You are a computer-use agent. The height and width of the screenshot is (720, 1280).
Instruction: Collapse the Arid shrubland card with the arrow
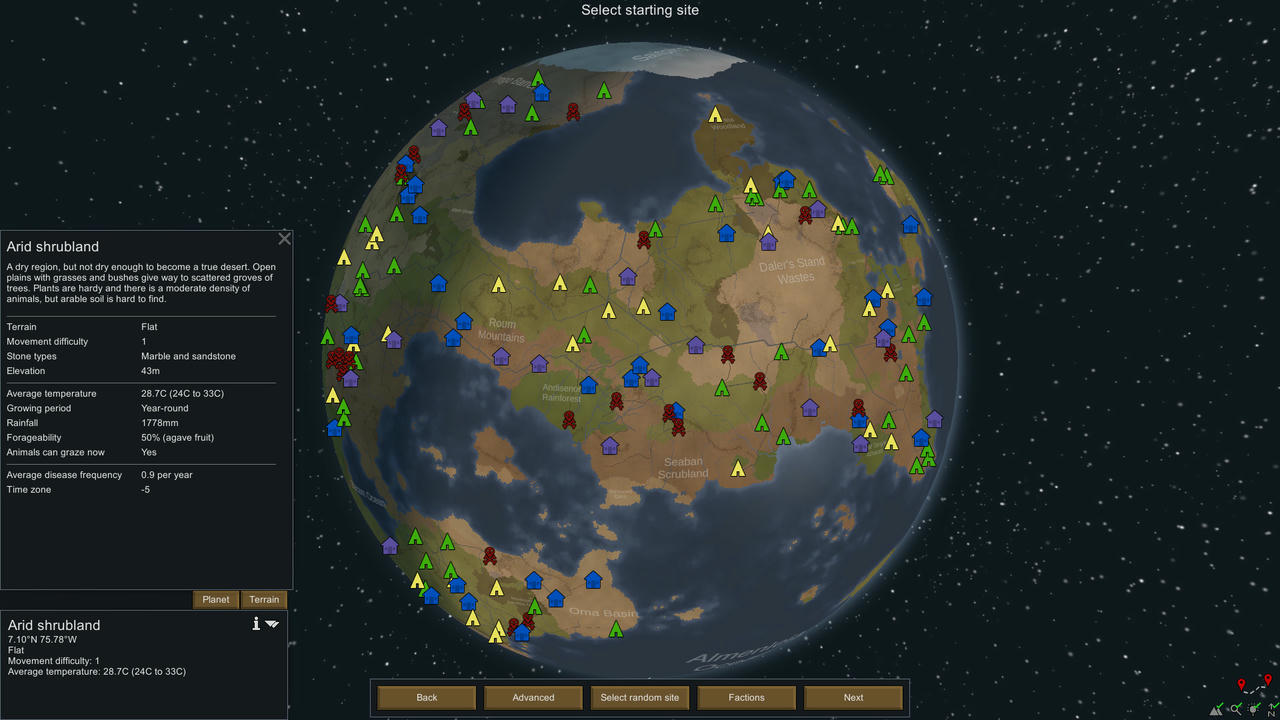[x=271, y=623]
